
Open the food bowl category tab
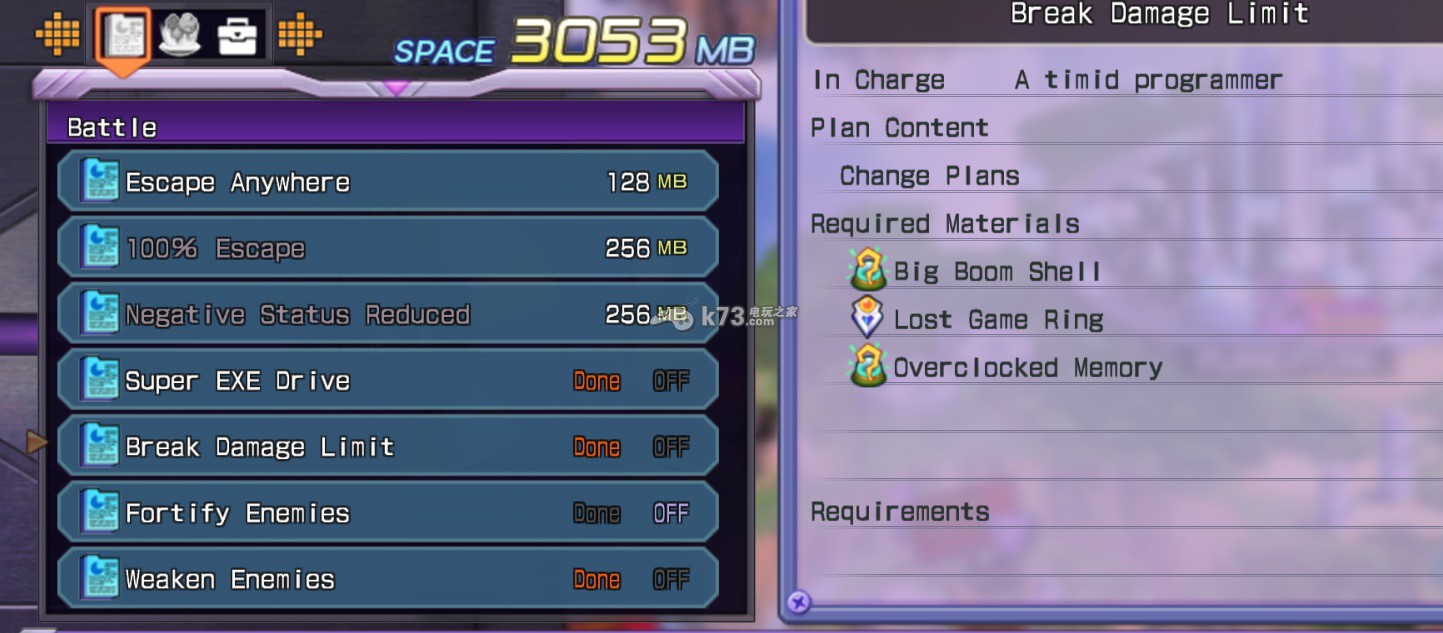(x=180, y=36)
